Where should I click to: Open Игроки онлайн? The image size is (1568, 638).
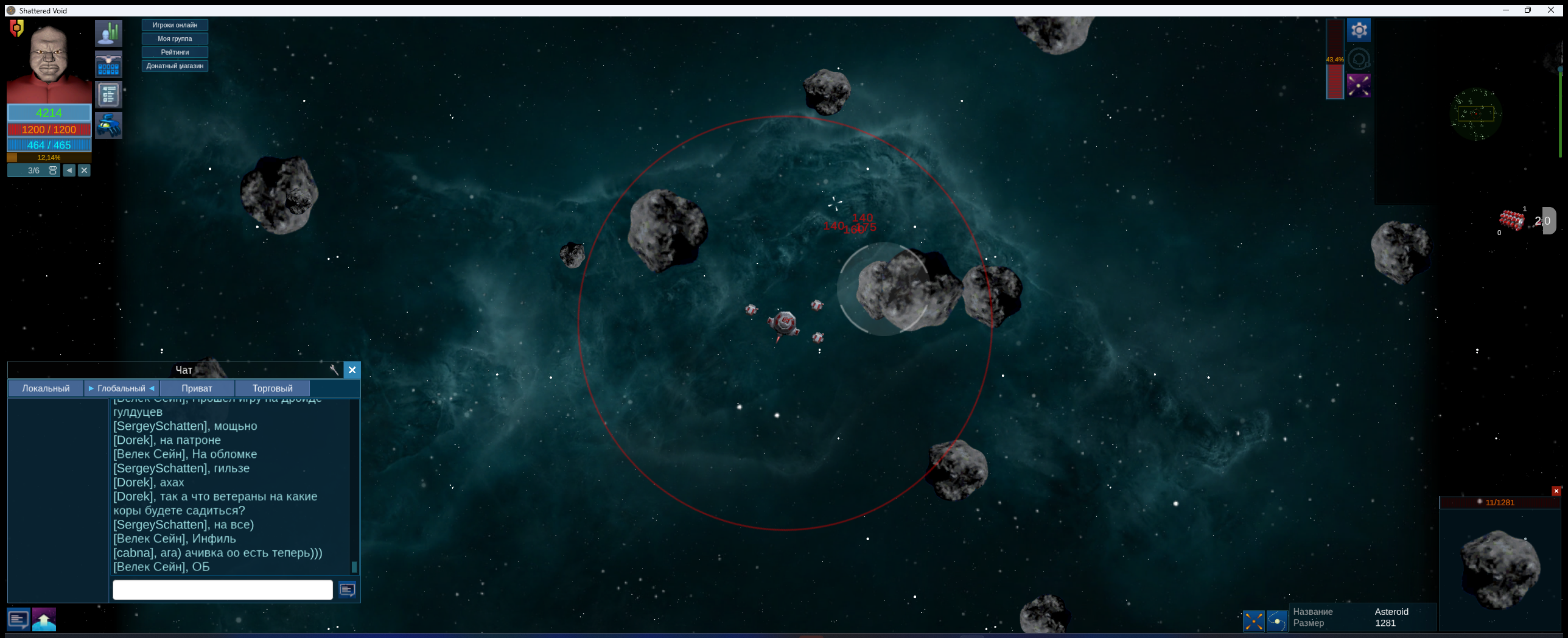pos(175,25)
